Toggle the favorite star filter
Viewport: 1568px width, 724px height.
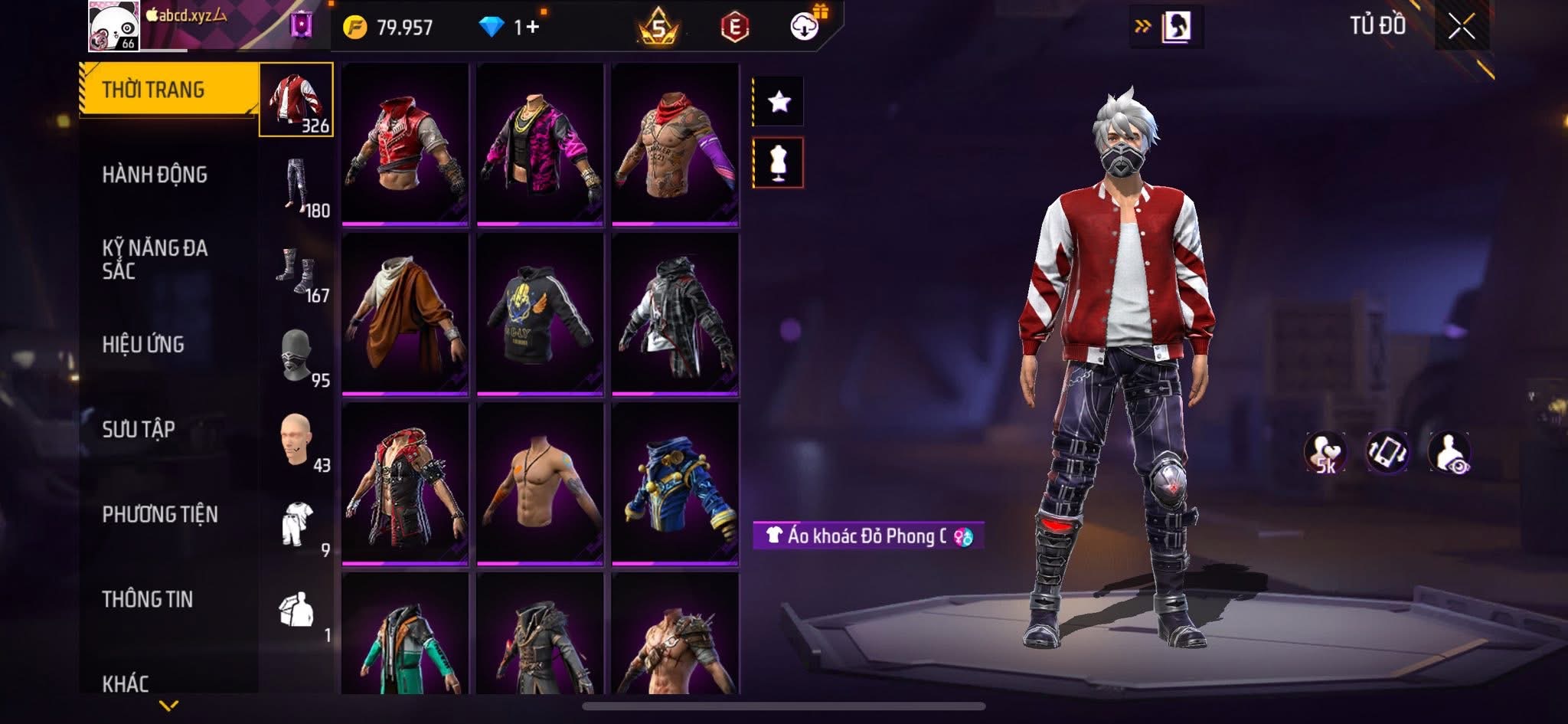(x=779, y=102)
